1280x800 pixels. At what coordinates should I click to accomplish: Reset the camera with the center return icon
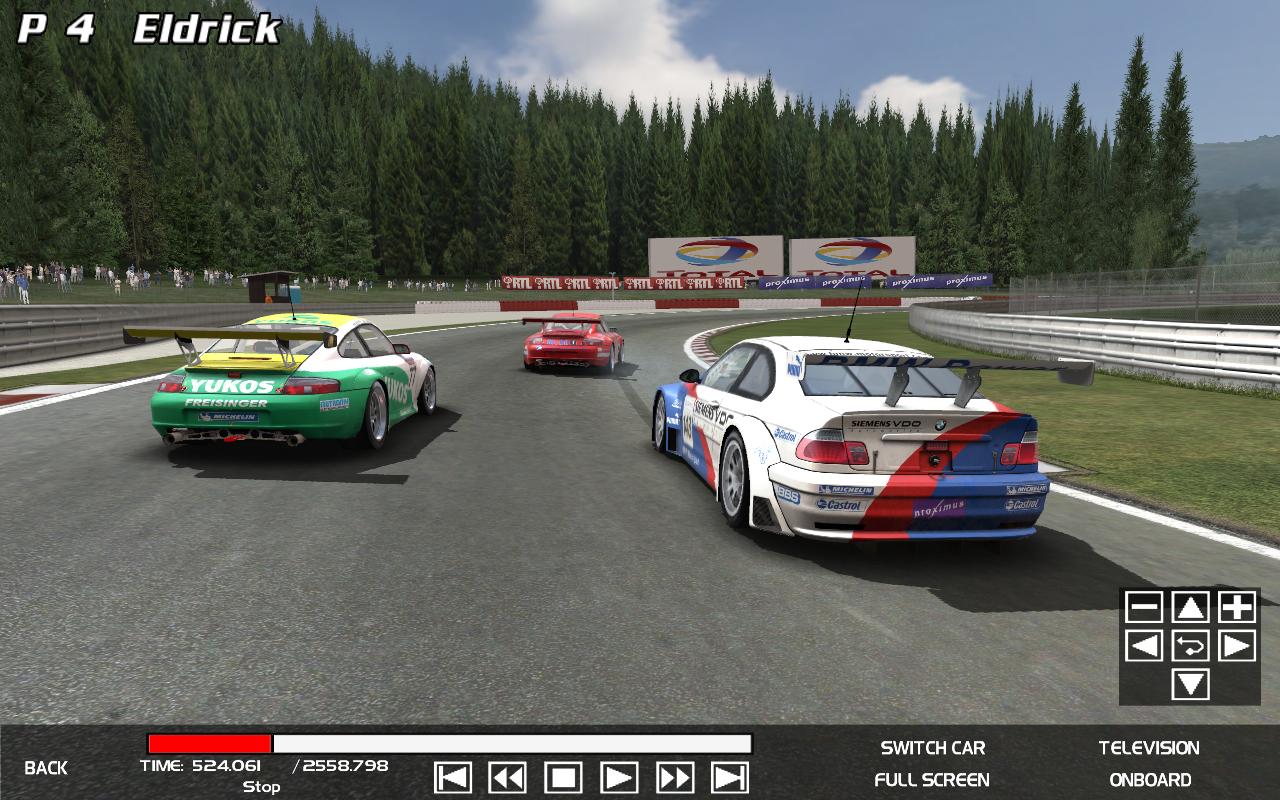click(x=1190, y=646)
